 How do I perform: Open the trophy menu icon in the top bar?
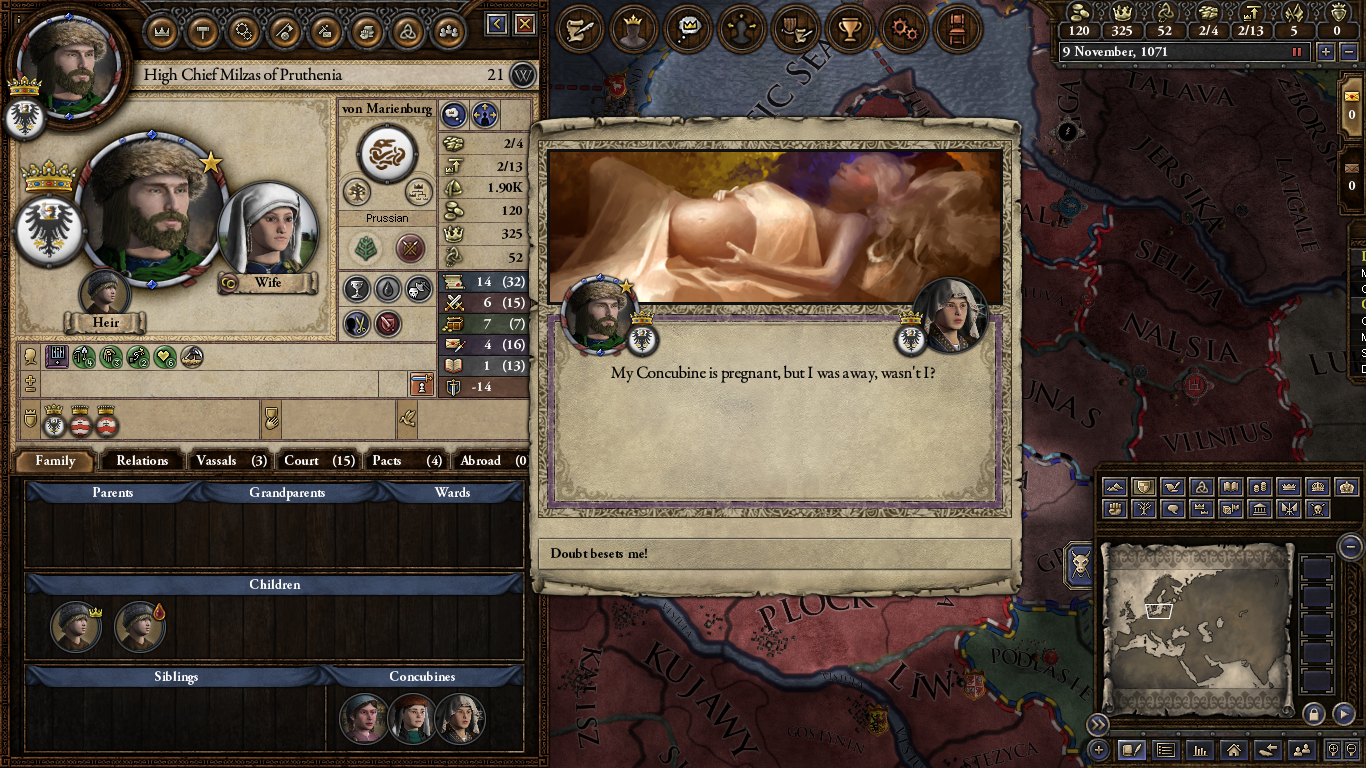coord(850,29)
